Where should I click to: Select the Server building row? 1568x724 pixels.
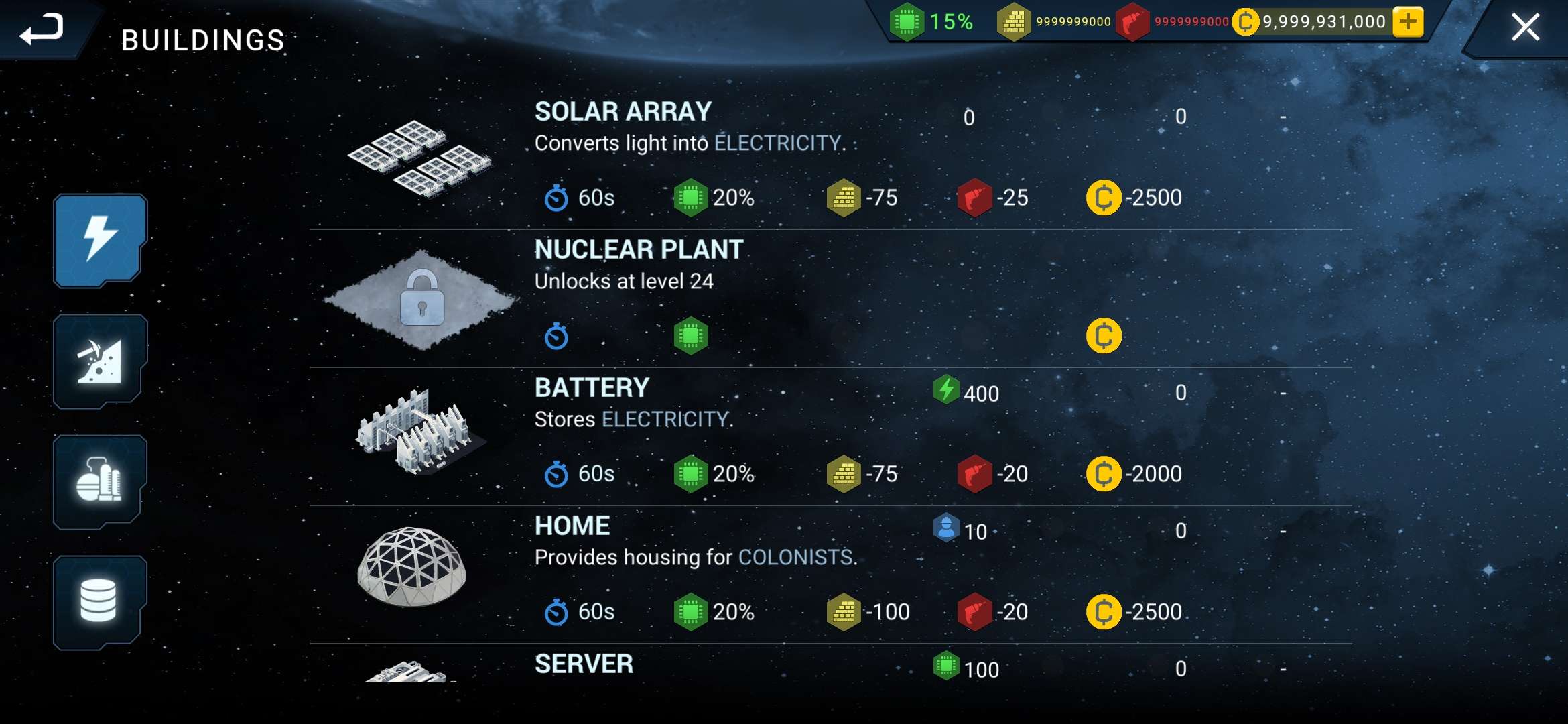pyautogui.click(x=583, y=664)
